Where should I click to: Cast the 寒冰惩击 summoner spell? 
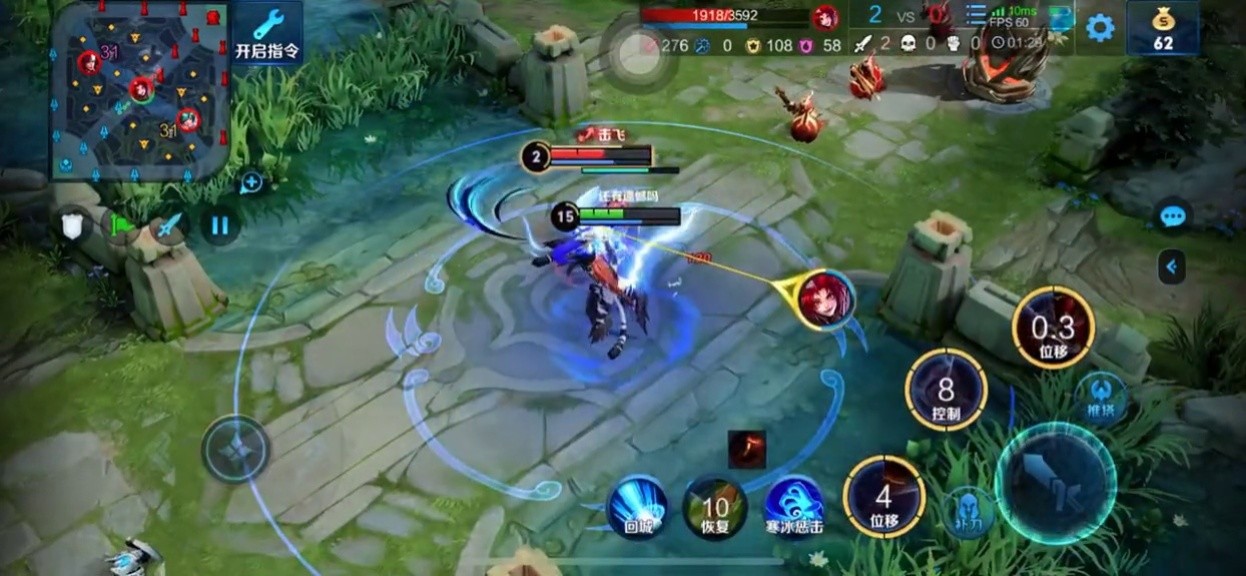pos(794,505)
